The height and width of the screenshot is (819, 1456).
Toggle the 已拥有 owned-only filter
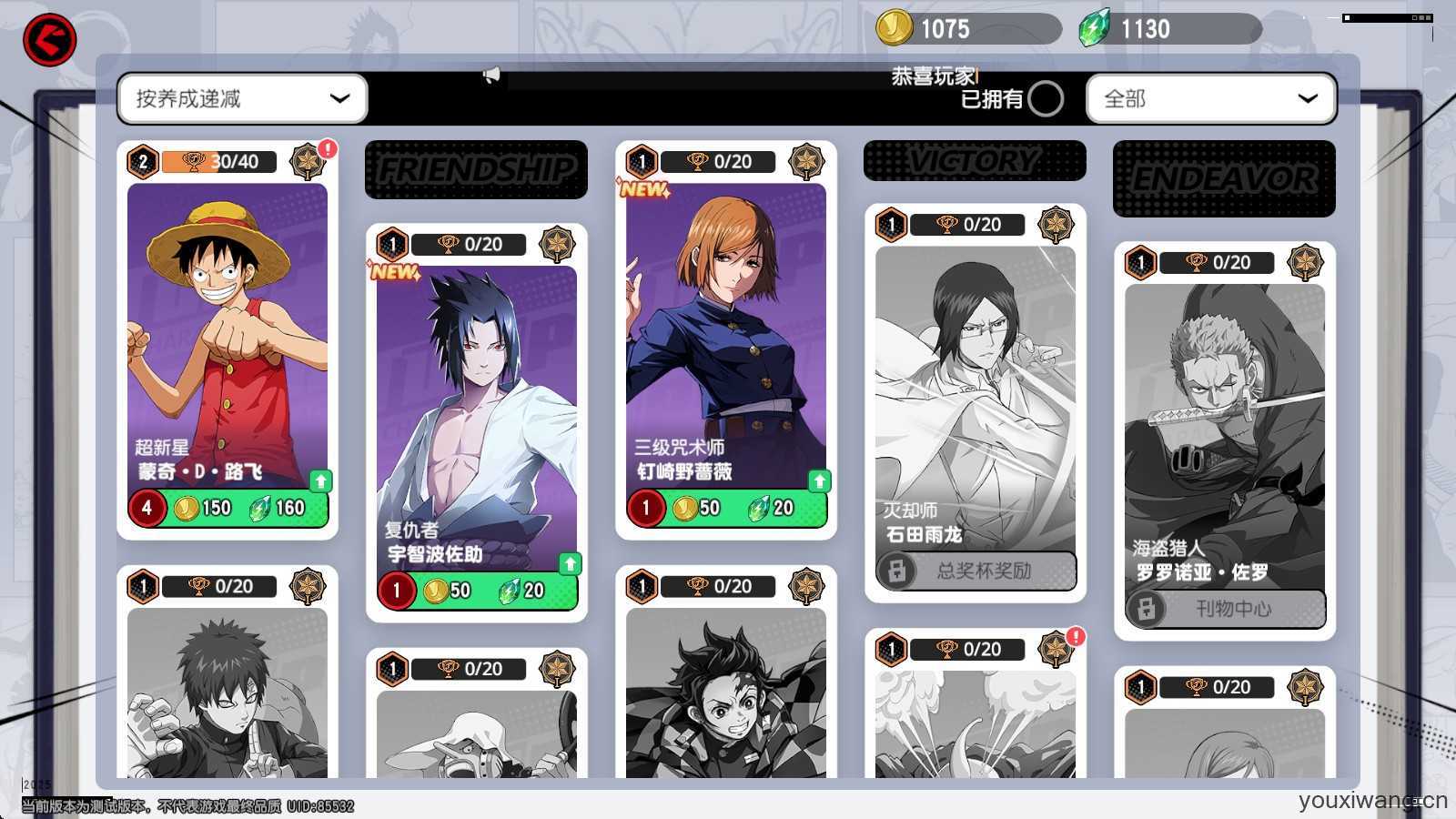point(1045,98)
